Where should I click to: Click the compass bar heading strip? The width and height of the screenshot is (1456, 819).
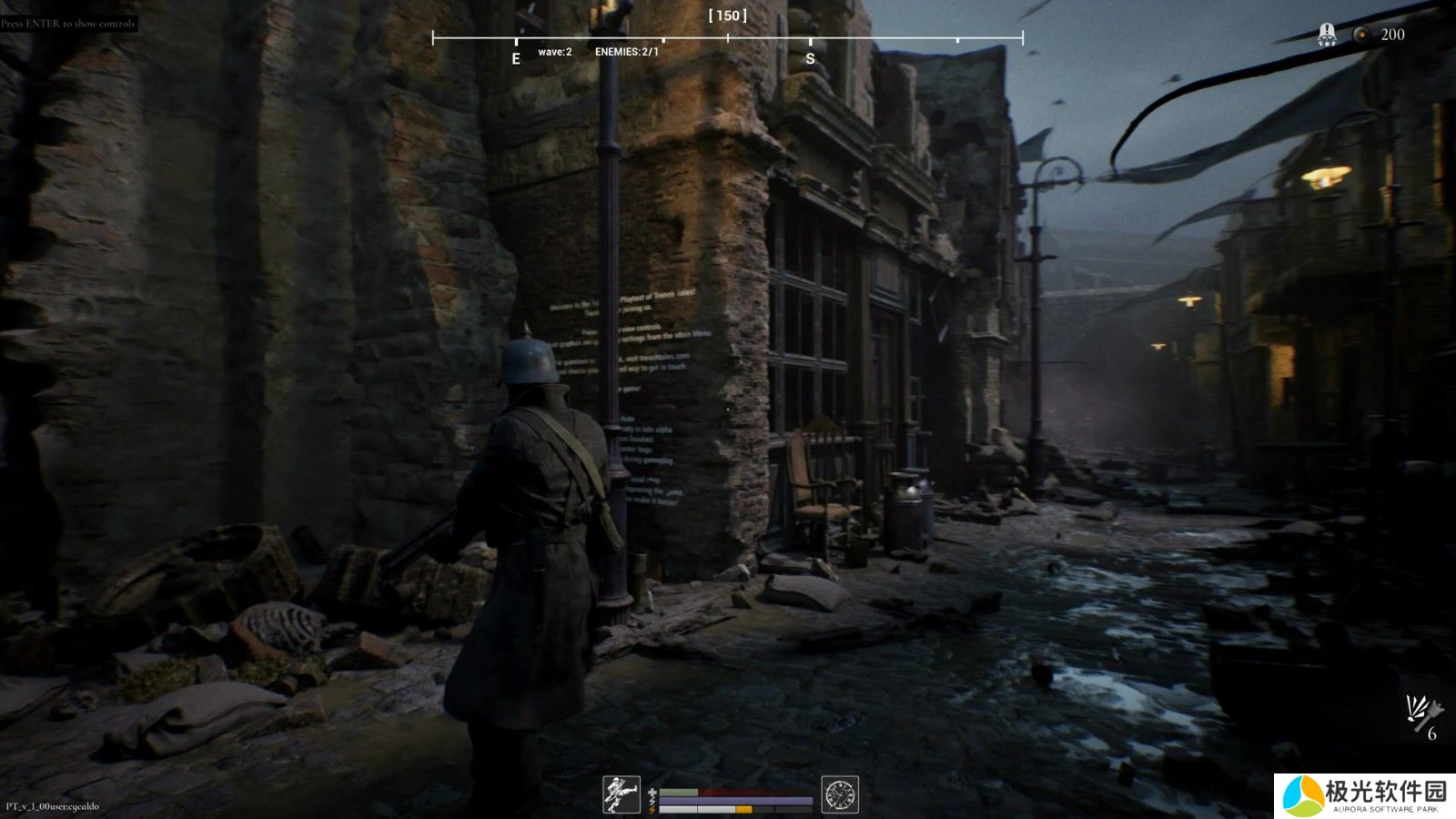pyautogui.click(x=727, y=38)
